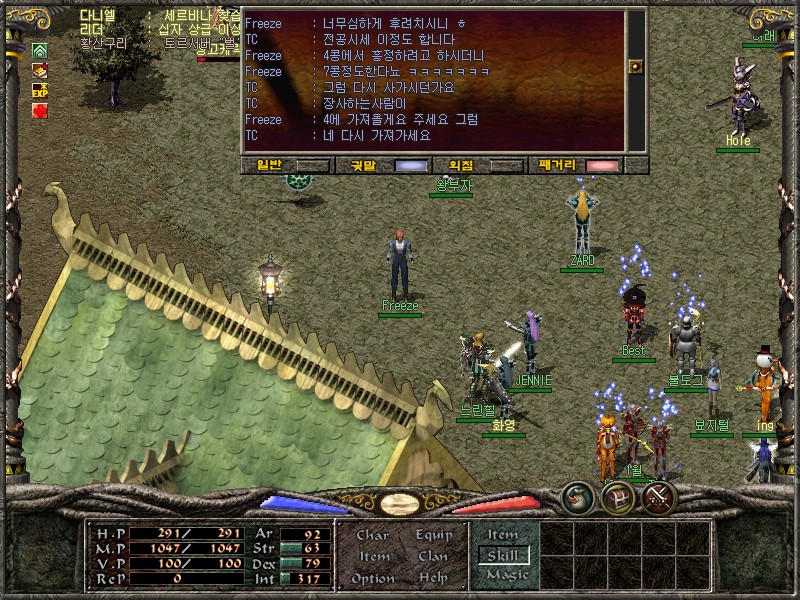Switch quick slots to Skill tab
Viewport: 800px width, 600px height.
click(502, 555)
